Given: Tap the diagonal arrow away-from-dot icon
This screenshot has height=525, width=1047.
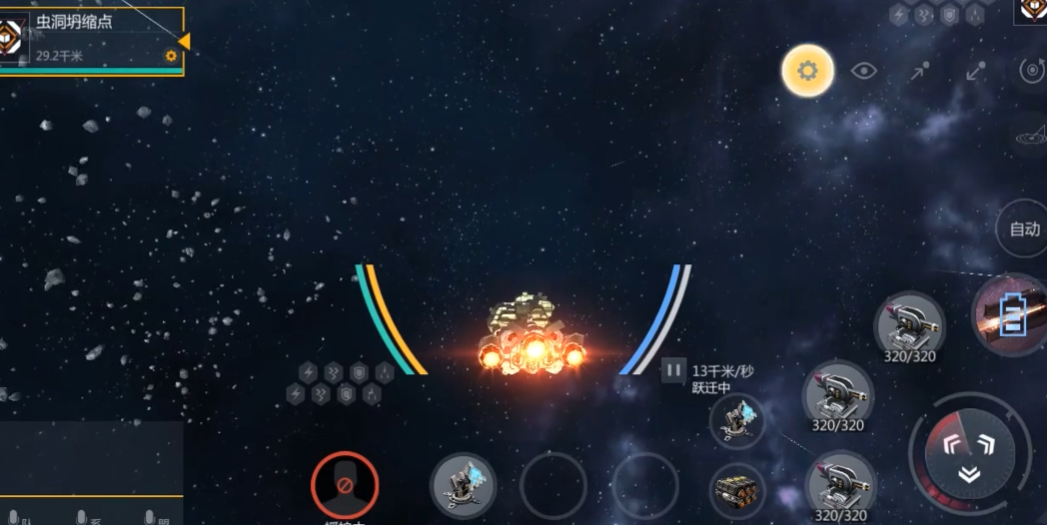Looking at the screenshot, I should [975, 71].
